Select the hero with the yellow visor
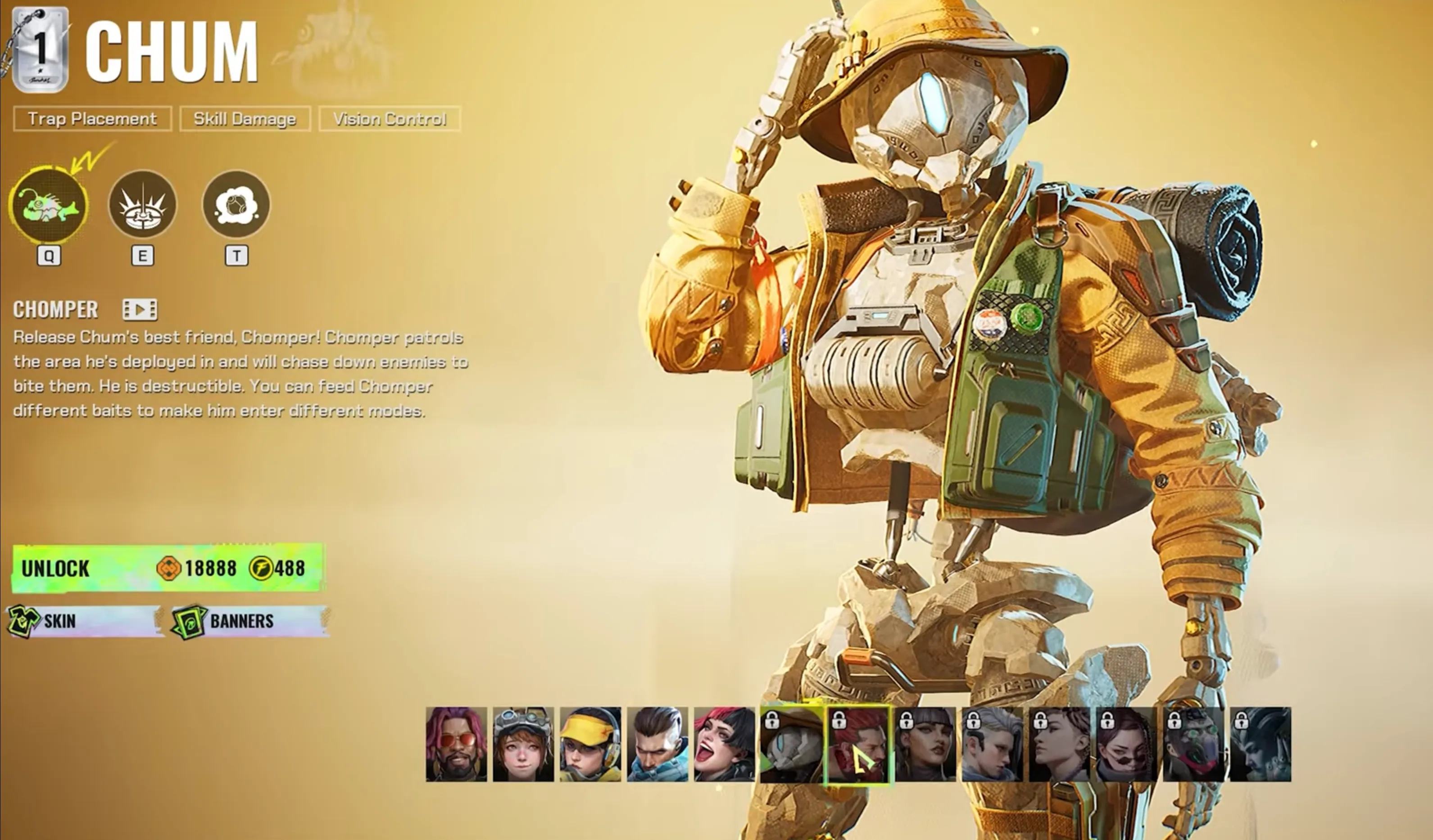Viewport: 1433px width, 840px height. click(590, 744)
